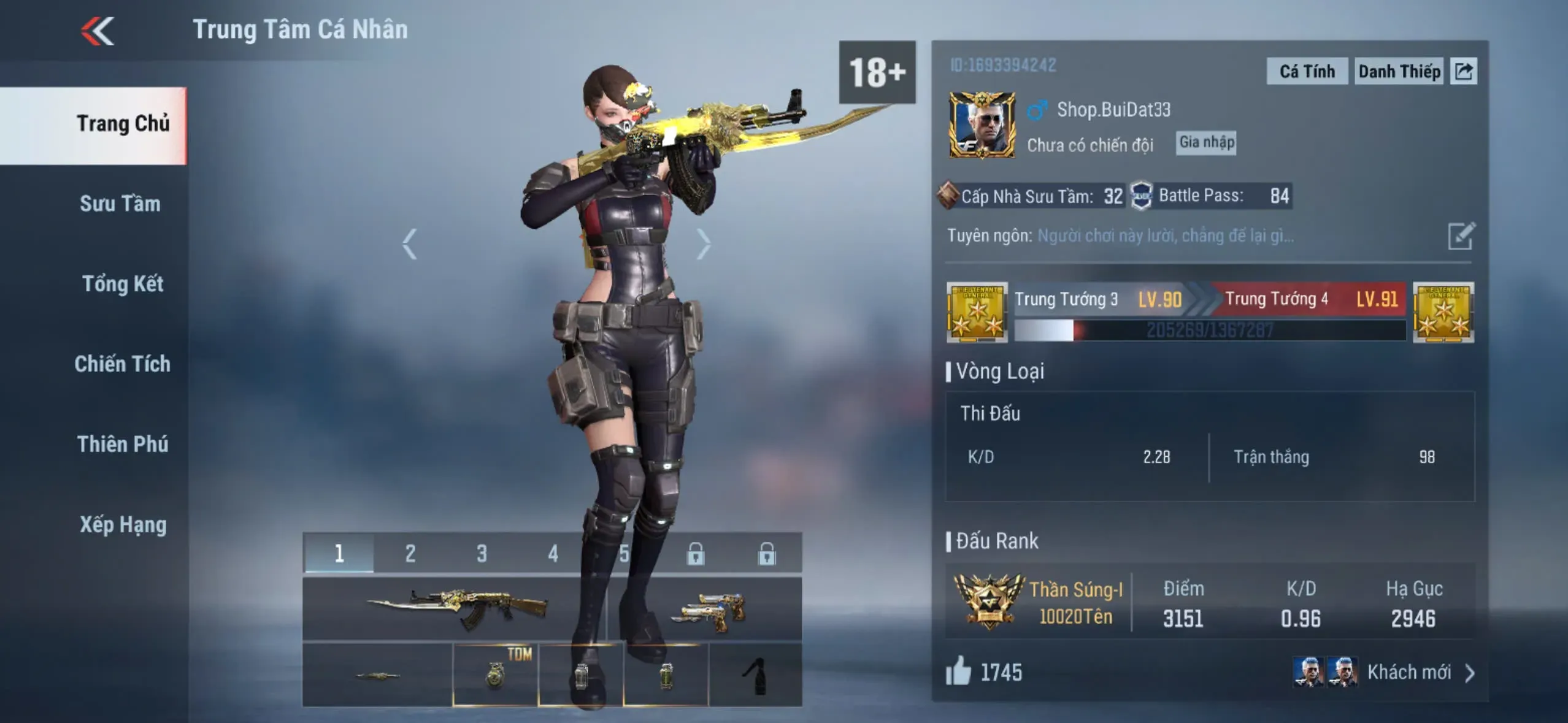Open the Cá Tính button
The height and width of the screenshot is (723, 1568).
pyautogui.click(x=1307, y=72)
